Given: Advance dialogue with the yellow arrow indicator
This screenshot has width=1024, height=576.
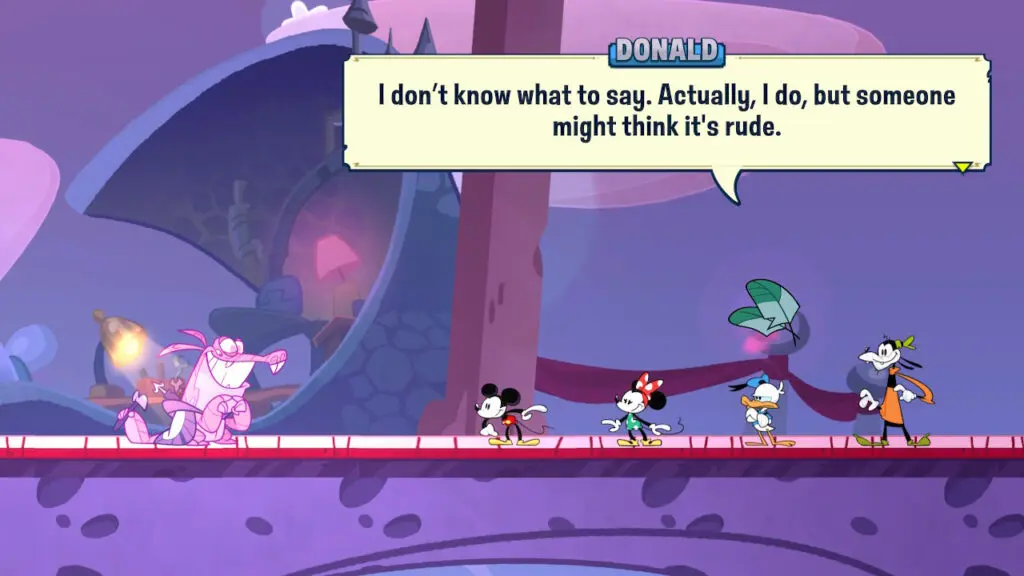Looking at the screenshot, I should 962,167.
